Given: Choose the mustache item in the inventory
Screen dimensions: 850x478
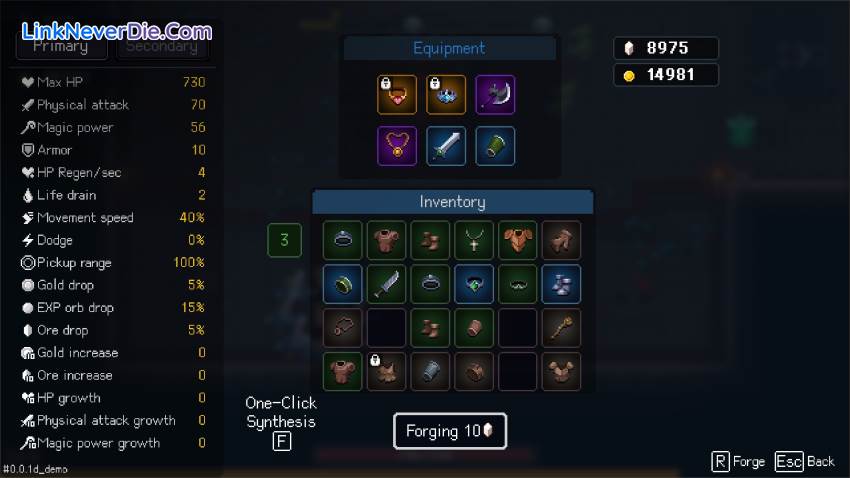Looking at the screenshot, I should point(518,284).
